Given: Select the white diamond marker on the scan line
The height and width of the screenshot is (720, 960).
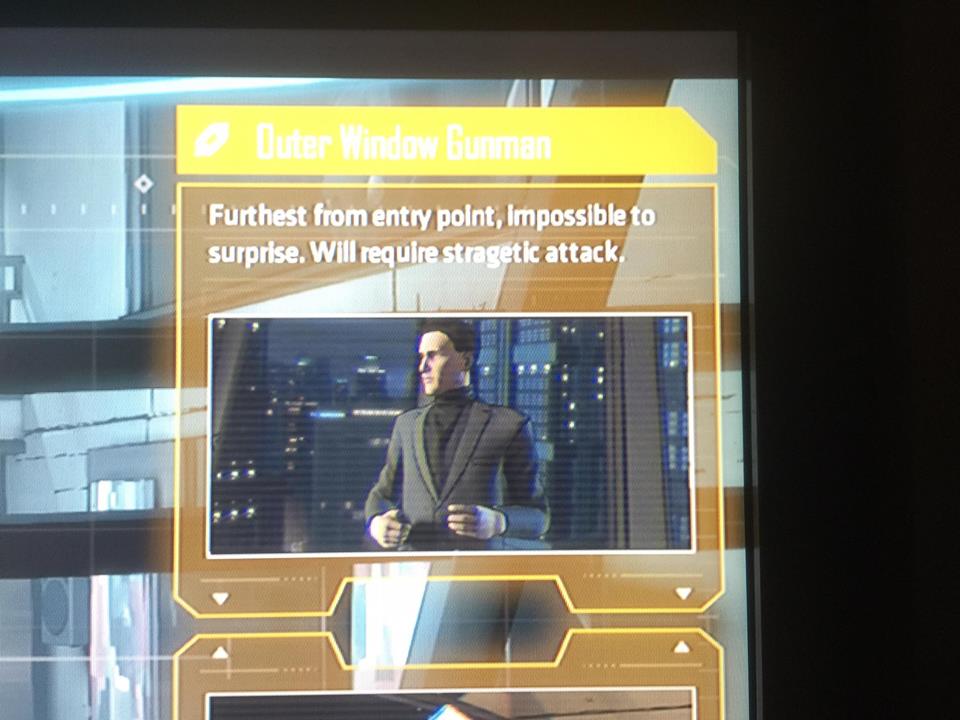Looking at the screenshot, I should click(144, 184).
